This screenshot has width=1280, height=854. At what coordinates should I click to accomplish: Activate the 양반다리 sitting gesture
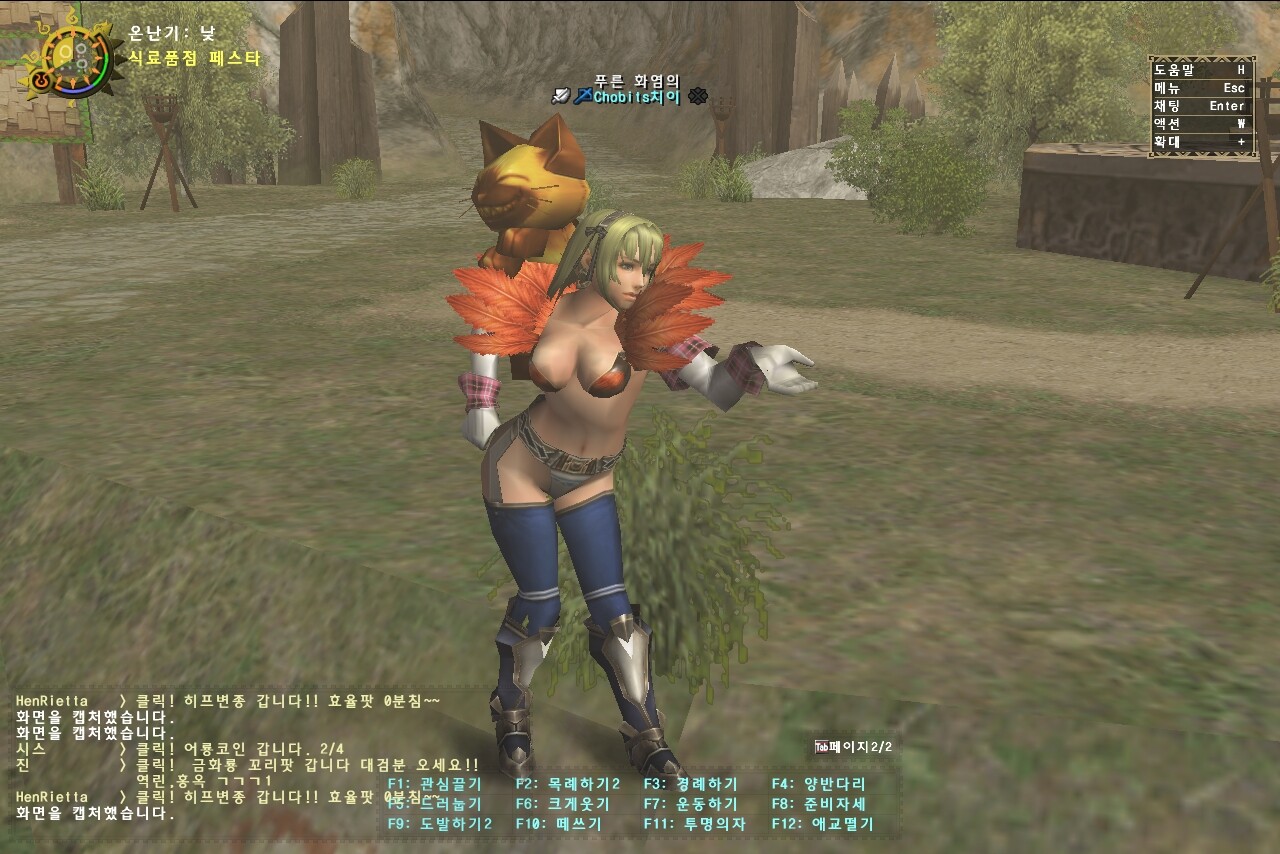[819, 784]
